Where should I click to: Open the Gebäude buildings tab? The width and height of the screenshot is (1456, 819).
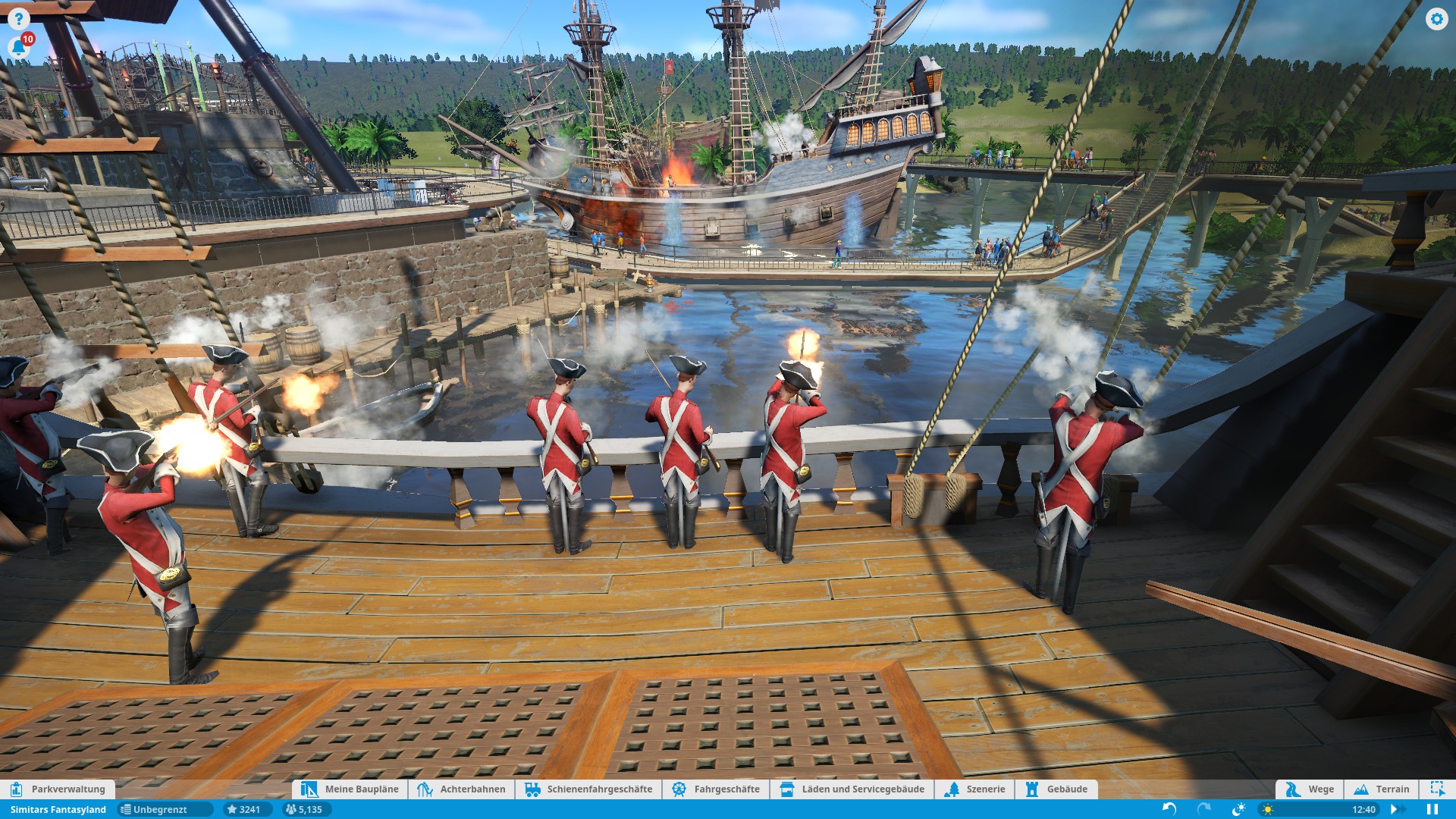[x=1056, y=789]
